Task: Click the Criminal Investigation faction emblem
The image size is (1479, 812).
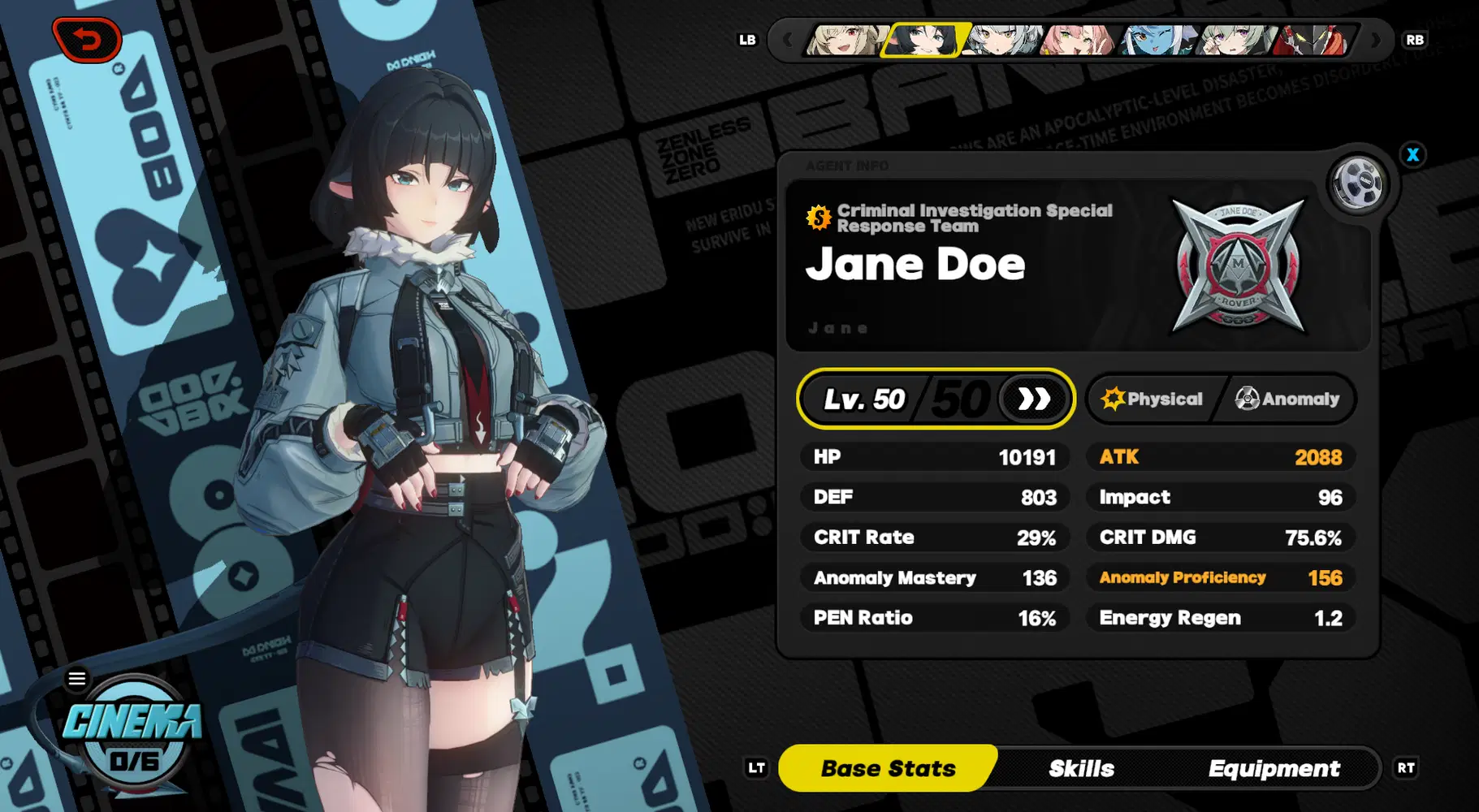Action: tap(1237, 264)
